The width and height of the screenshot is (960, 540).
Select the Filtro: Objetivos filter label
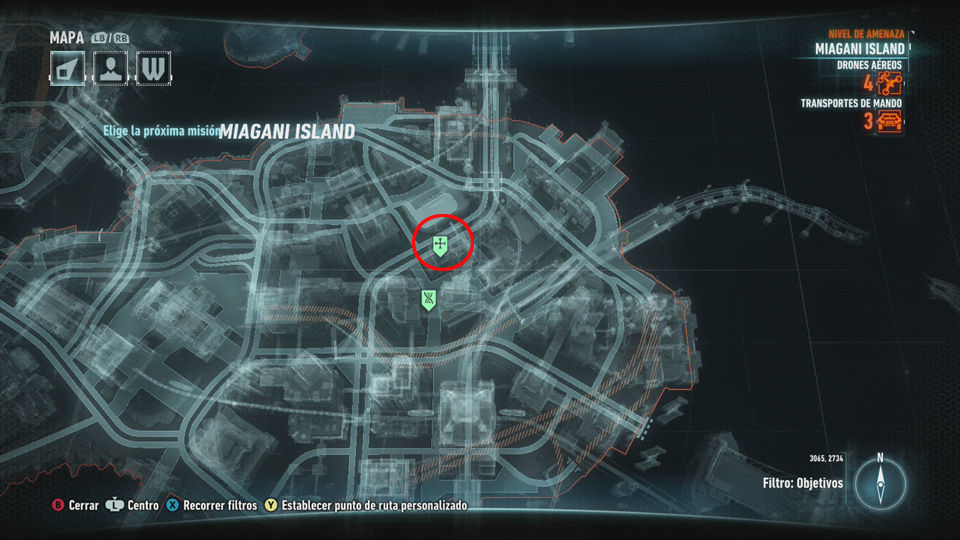(802, 483)
